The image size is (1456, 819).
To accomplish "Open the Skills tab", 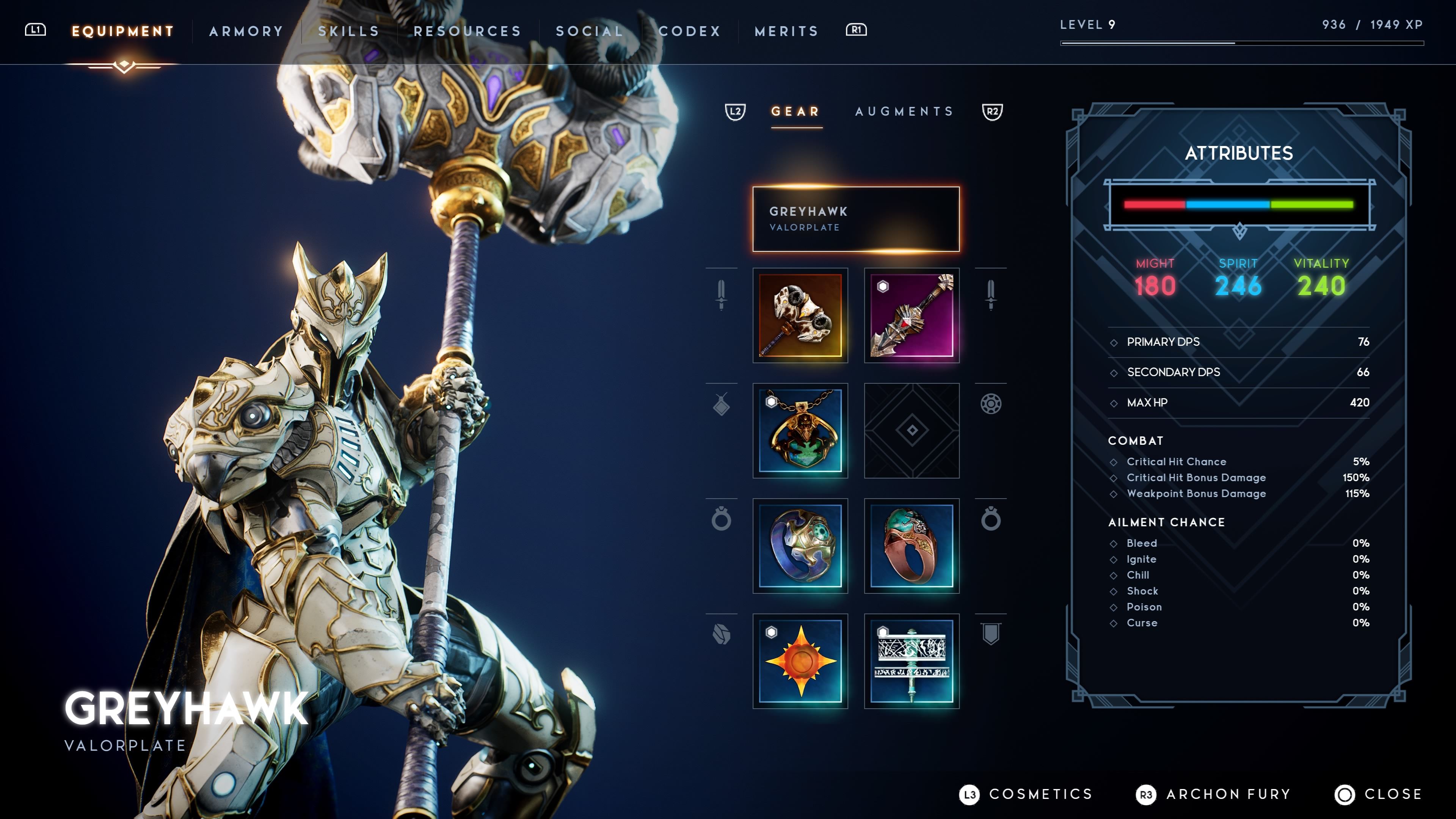I will (x=348, y=31).
